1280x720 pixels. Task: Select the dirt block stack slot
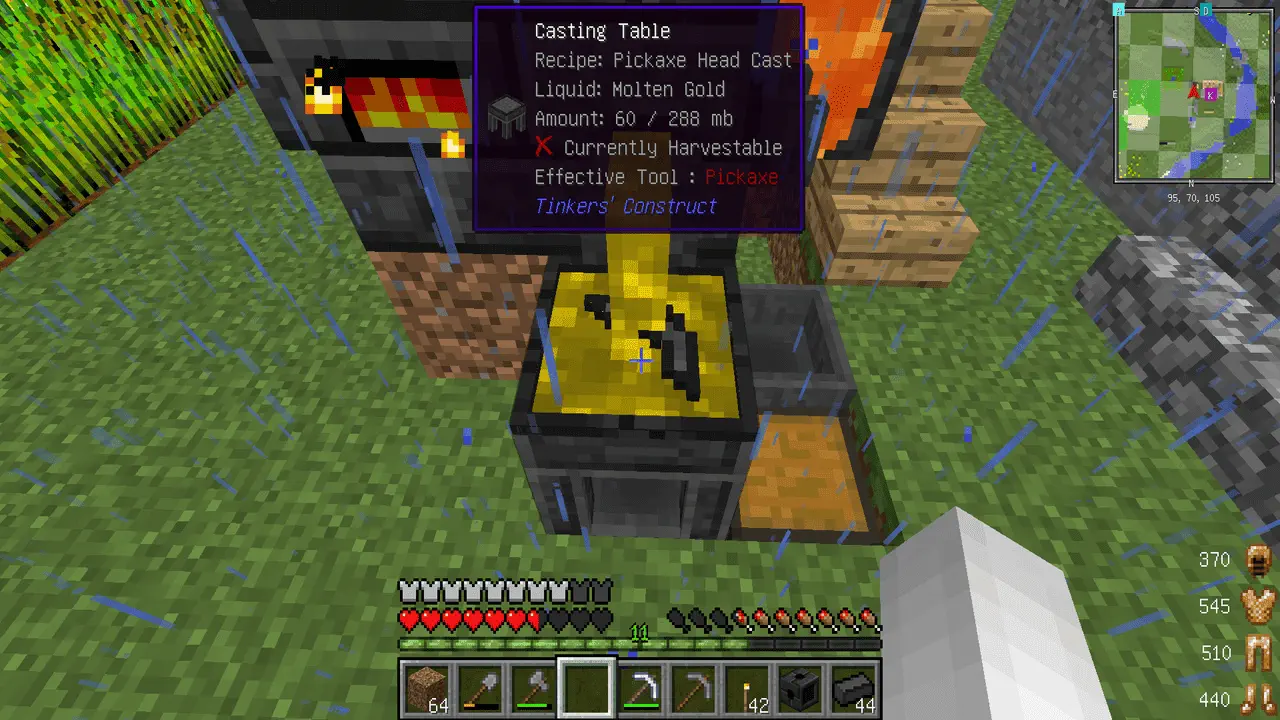tap(425, 689)
